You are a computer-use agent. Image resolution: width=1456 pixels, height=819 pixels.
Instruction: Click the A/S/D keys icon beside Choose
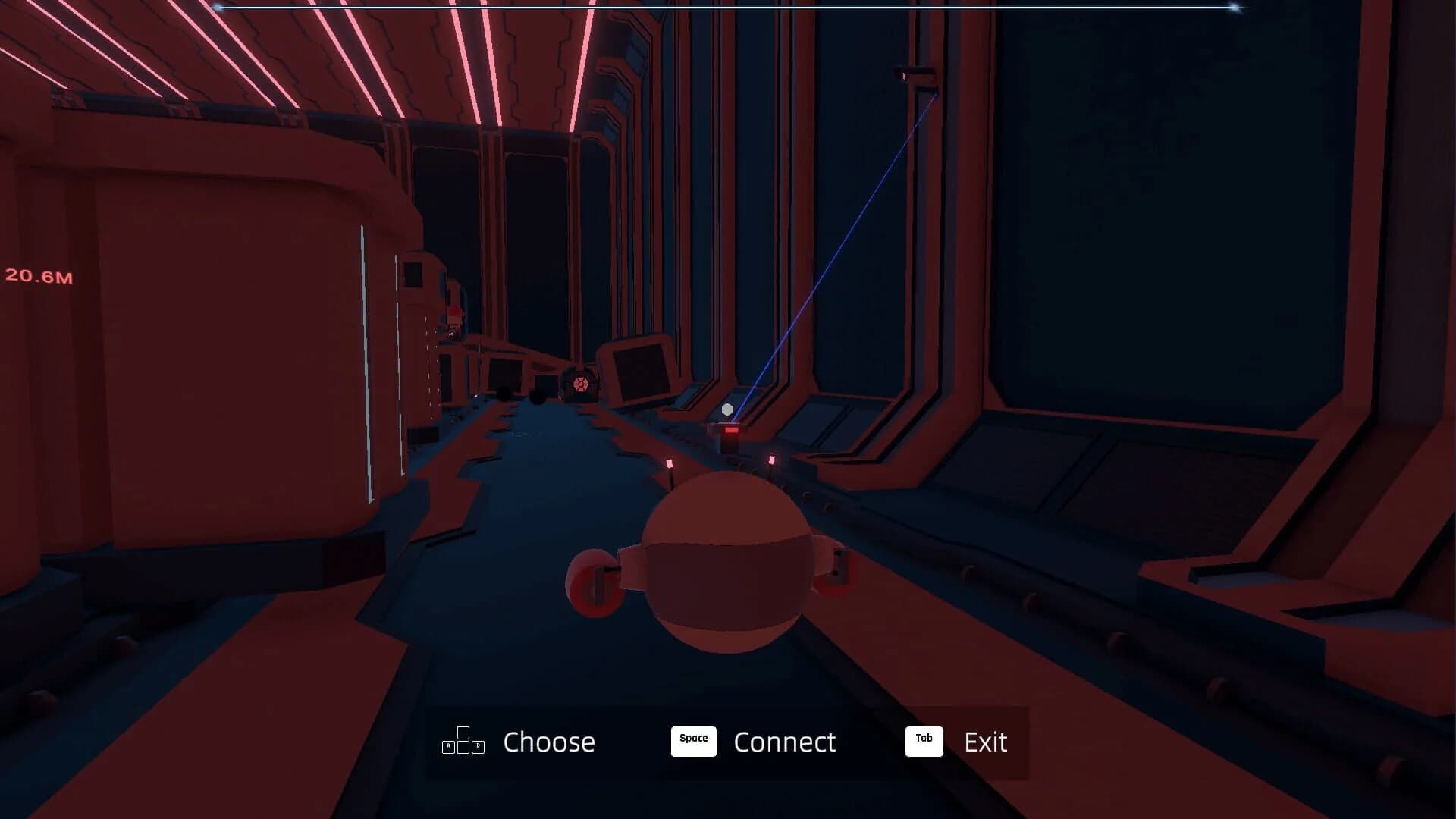click(x=462, y=742)
